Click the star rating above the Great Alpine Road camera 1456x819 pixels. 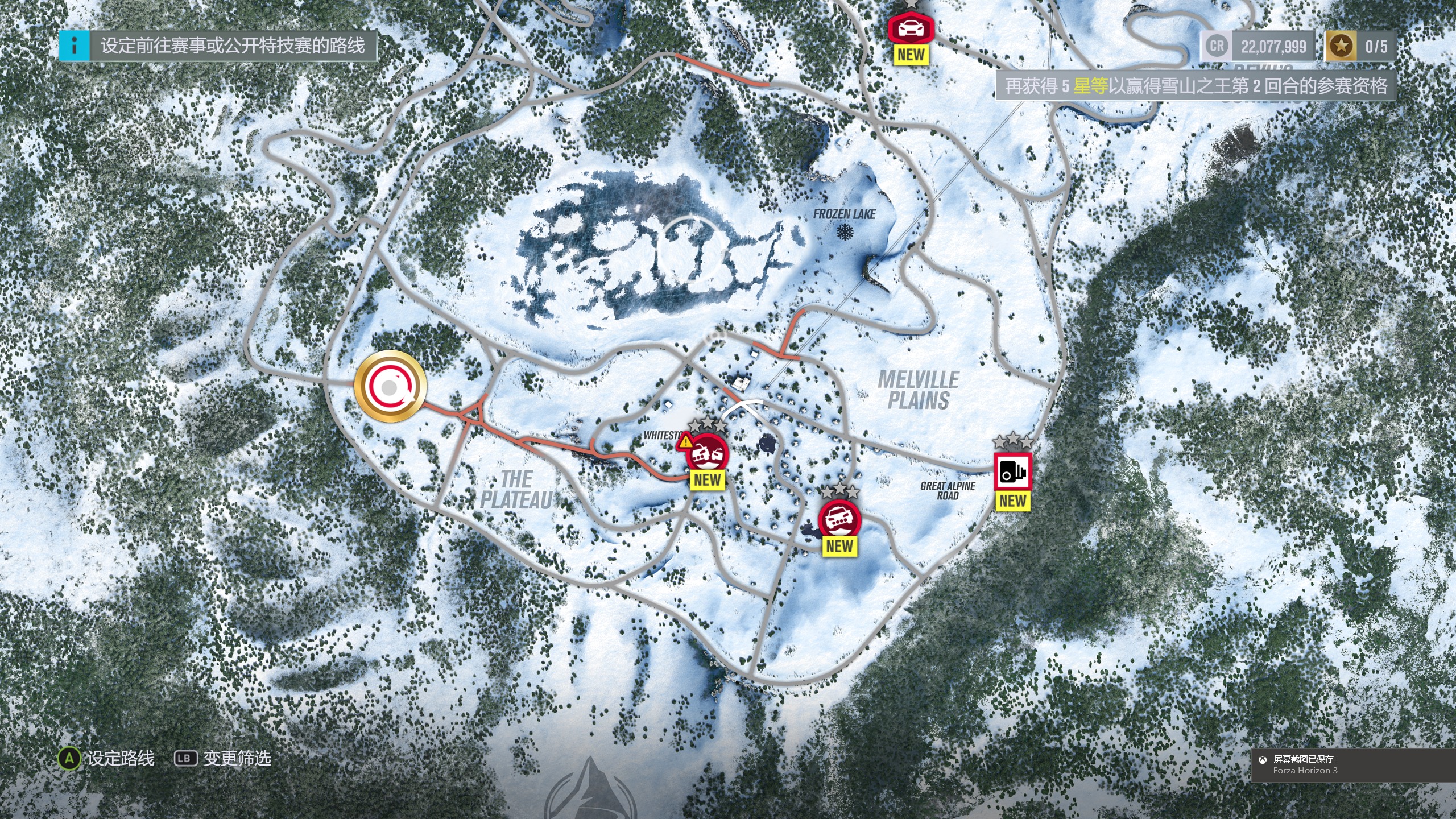point(1012,441)
